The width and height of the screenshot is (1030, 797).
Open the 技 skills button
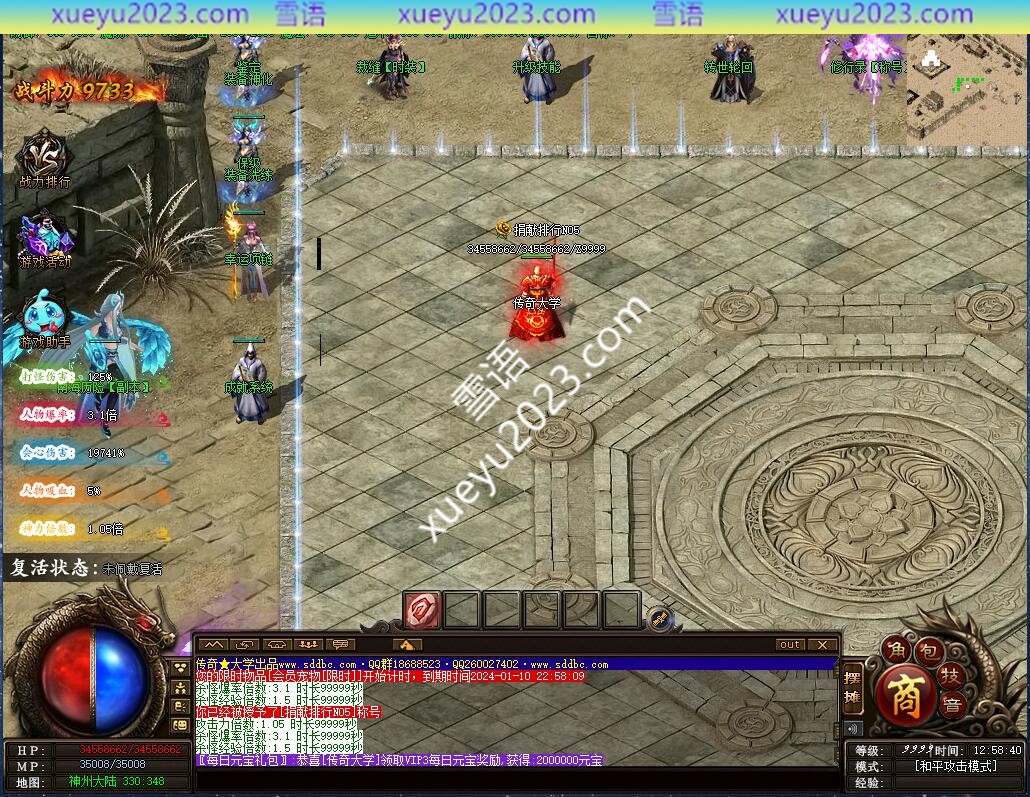point(951,675)
